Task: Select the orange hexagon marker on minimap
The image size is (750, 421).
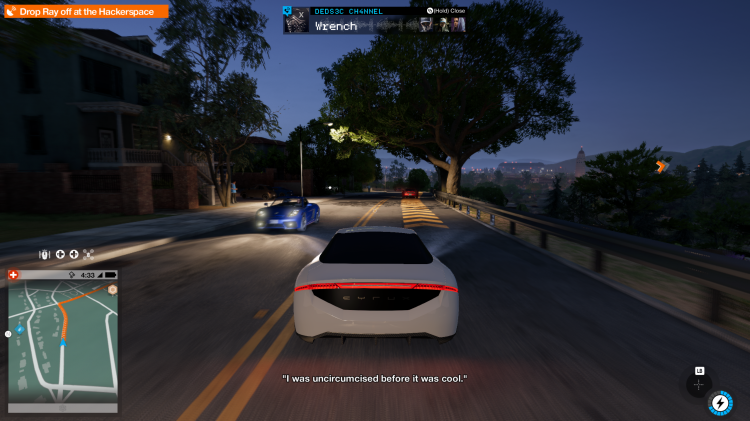Action: tap(113, 289)
